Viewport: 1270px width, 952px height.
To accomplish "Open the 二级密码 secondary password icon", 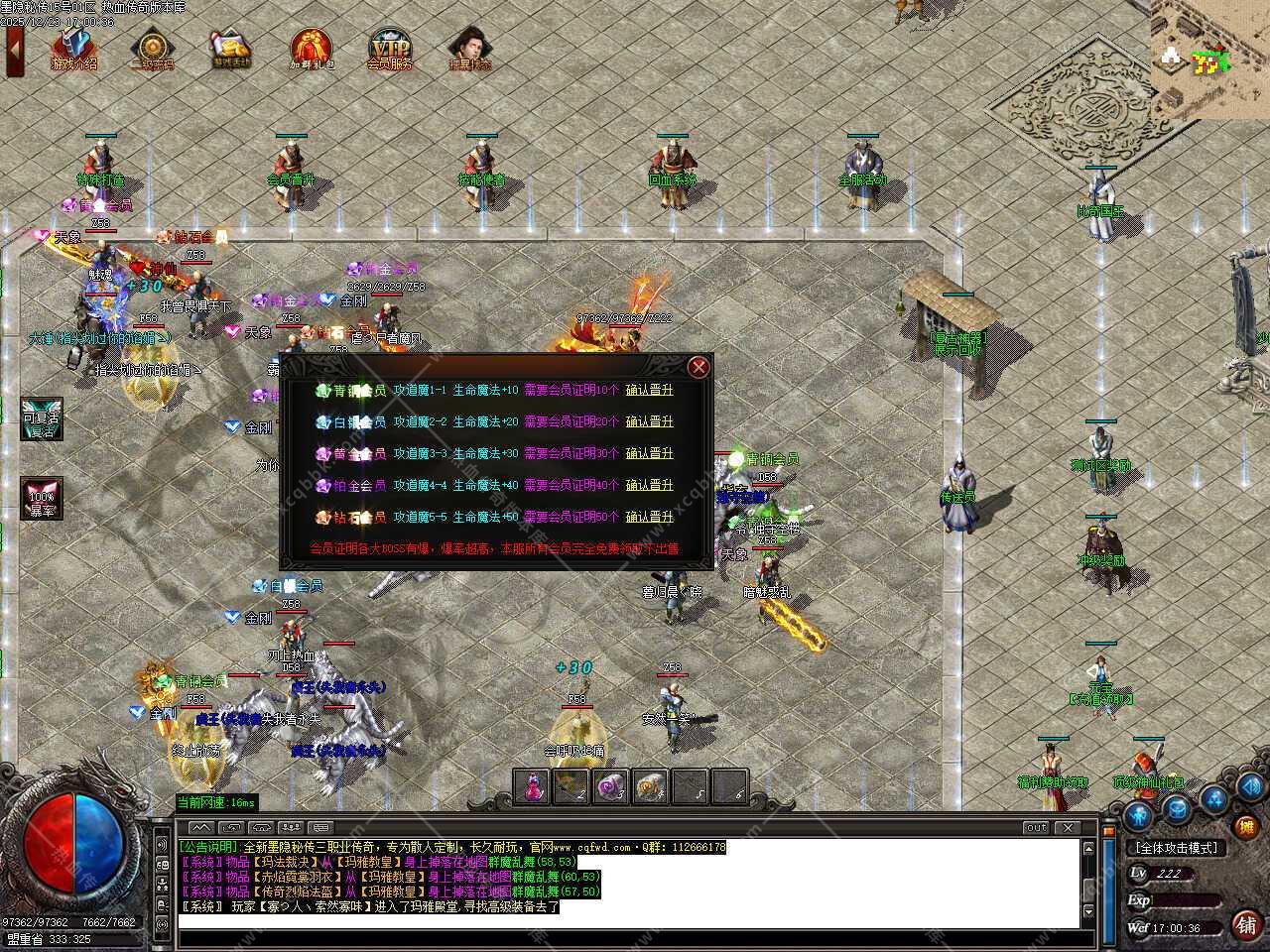I will pos(152,50).
